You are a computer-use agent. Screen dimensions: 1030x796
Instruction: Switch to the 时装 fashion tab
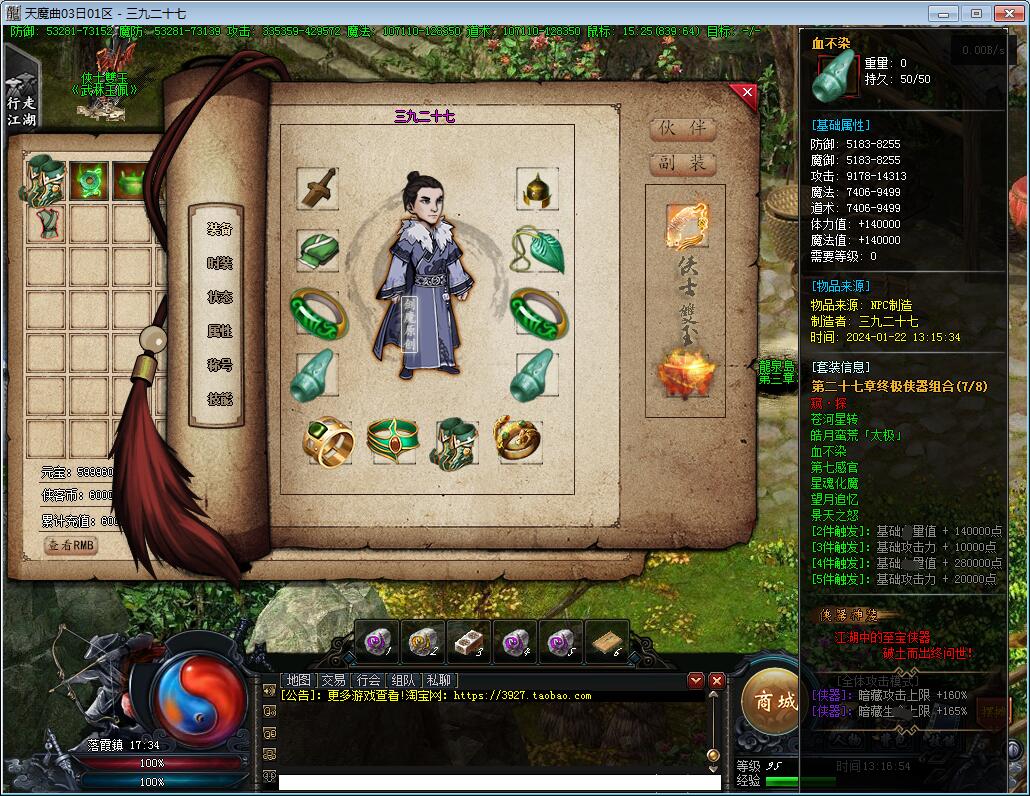coord(220,263)
